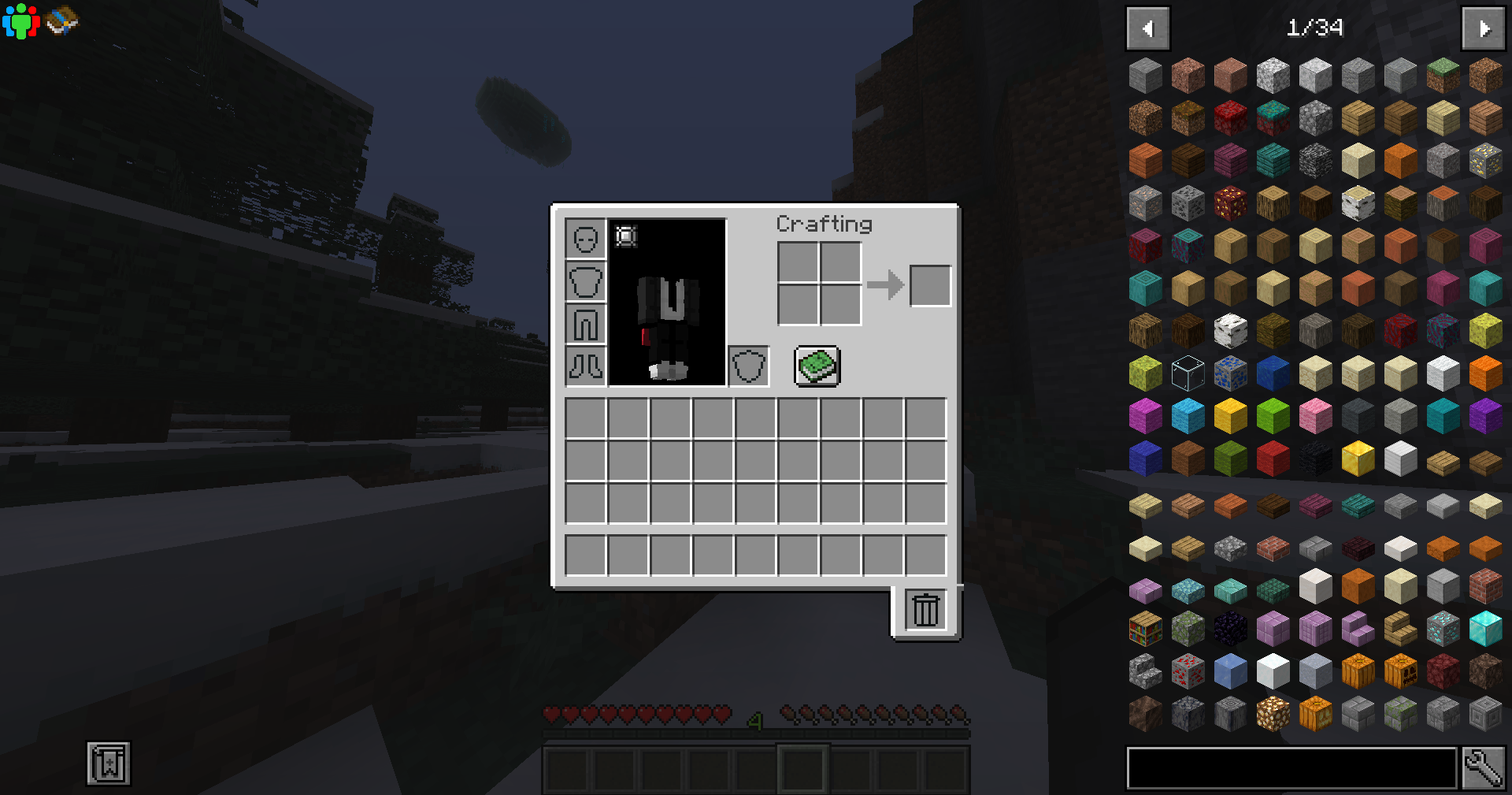The width and height of the screenshot is (1512, 795).
Task: Click the crafting output result slot
Action: click(x=930, y=285)
